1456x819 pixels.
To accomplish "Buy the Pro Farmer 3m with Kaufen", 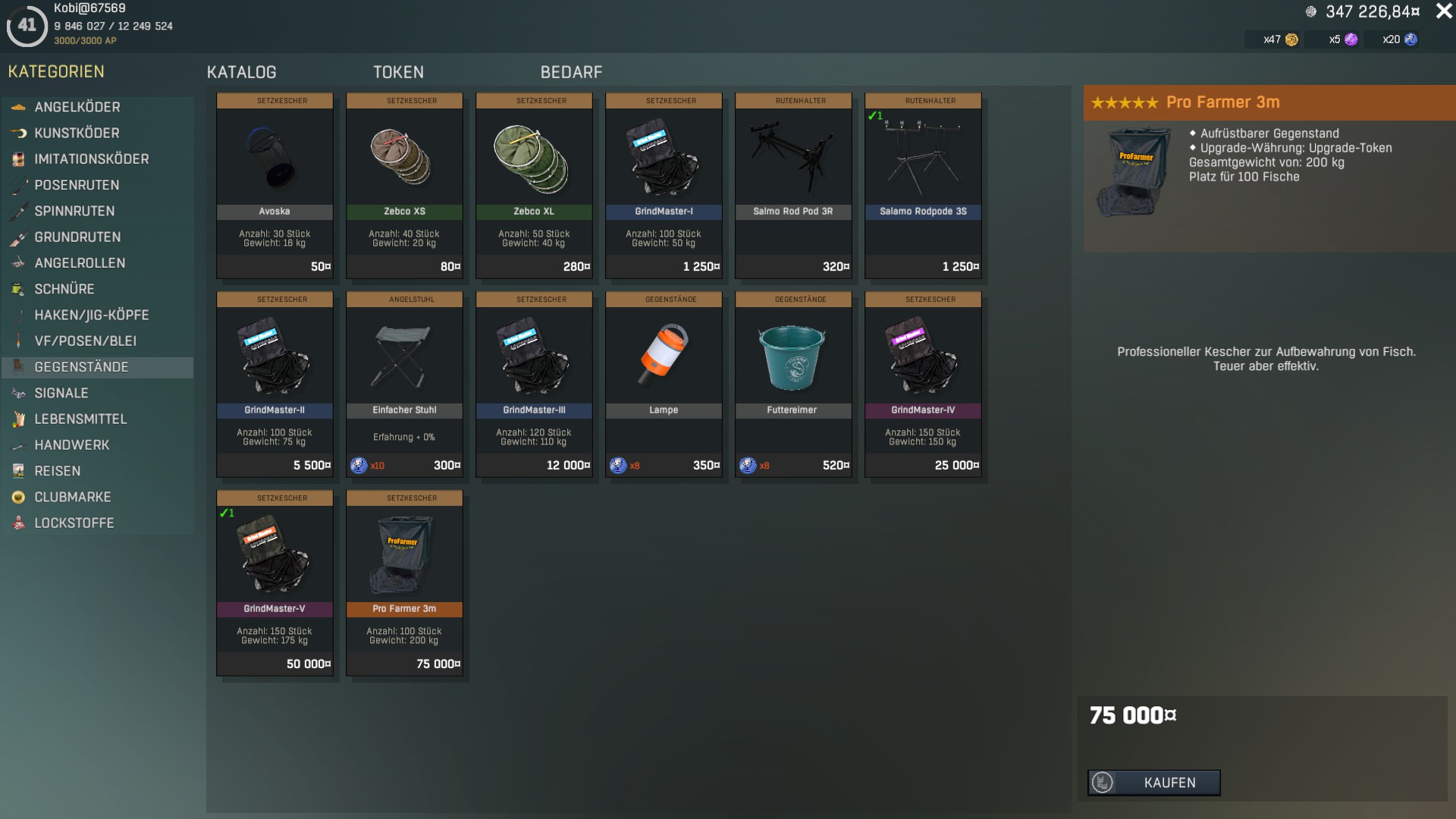I will click(1153, 783).
